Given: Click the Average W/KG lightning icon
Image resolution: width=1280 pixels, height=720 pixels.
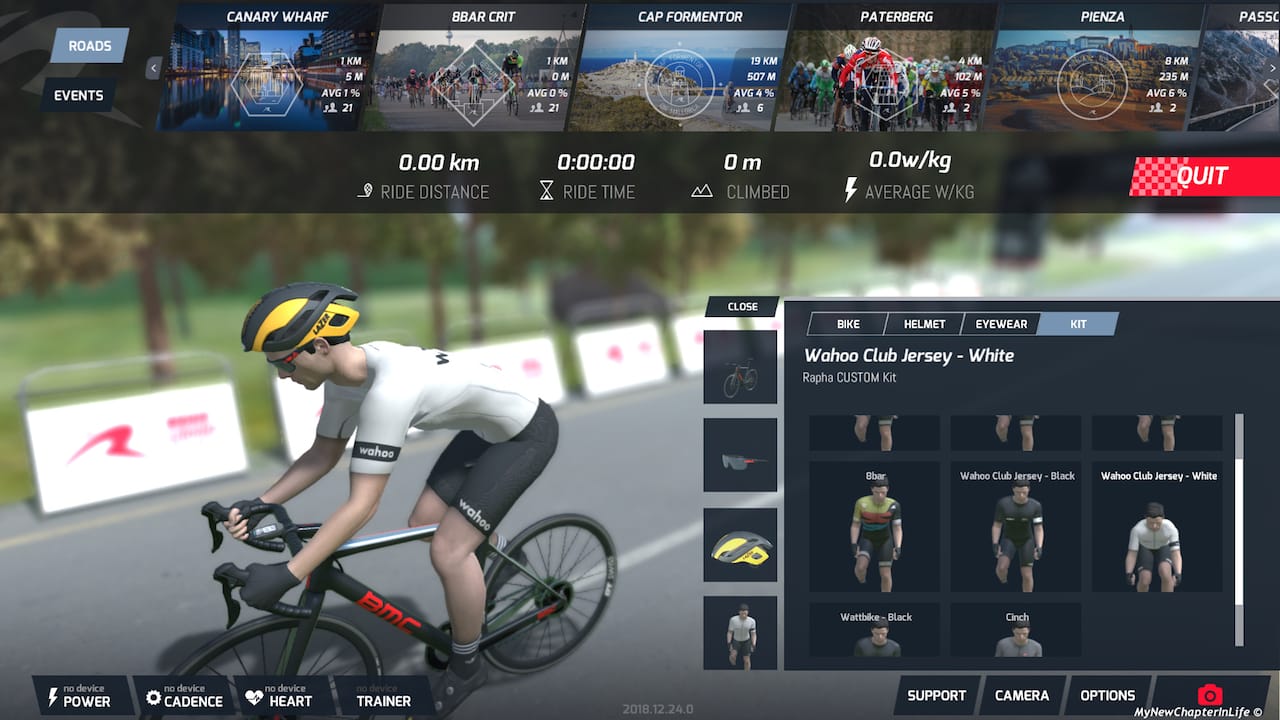Looking at the screenshot, I should pyautogui.click(x=851, y=191).
